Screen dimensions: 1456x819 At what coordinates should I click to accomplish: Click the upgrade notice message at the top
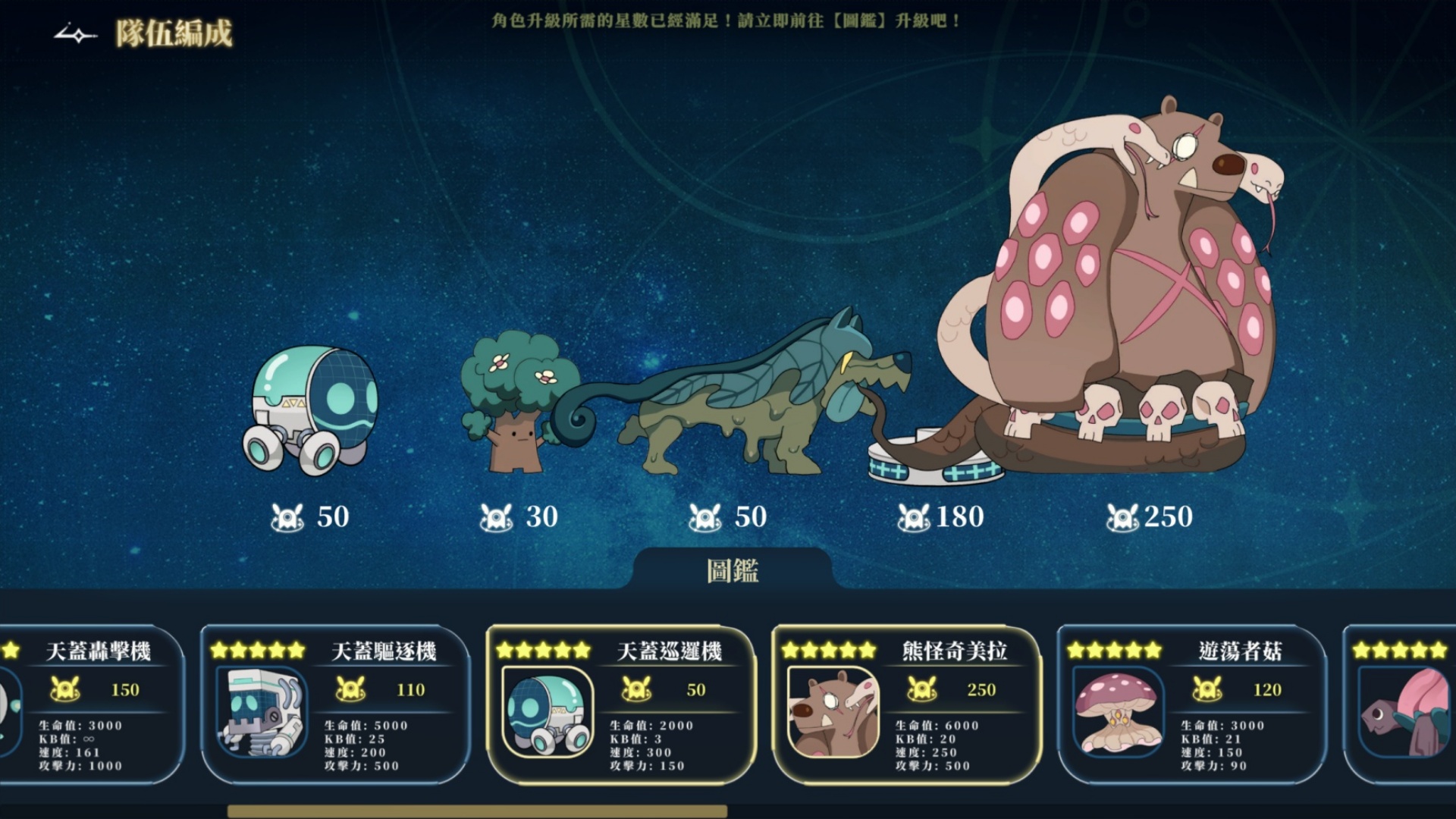pos(730,20)
